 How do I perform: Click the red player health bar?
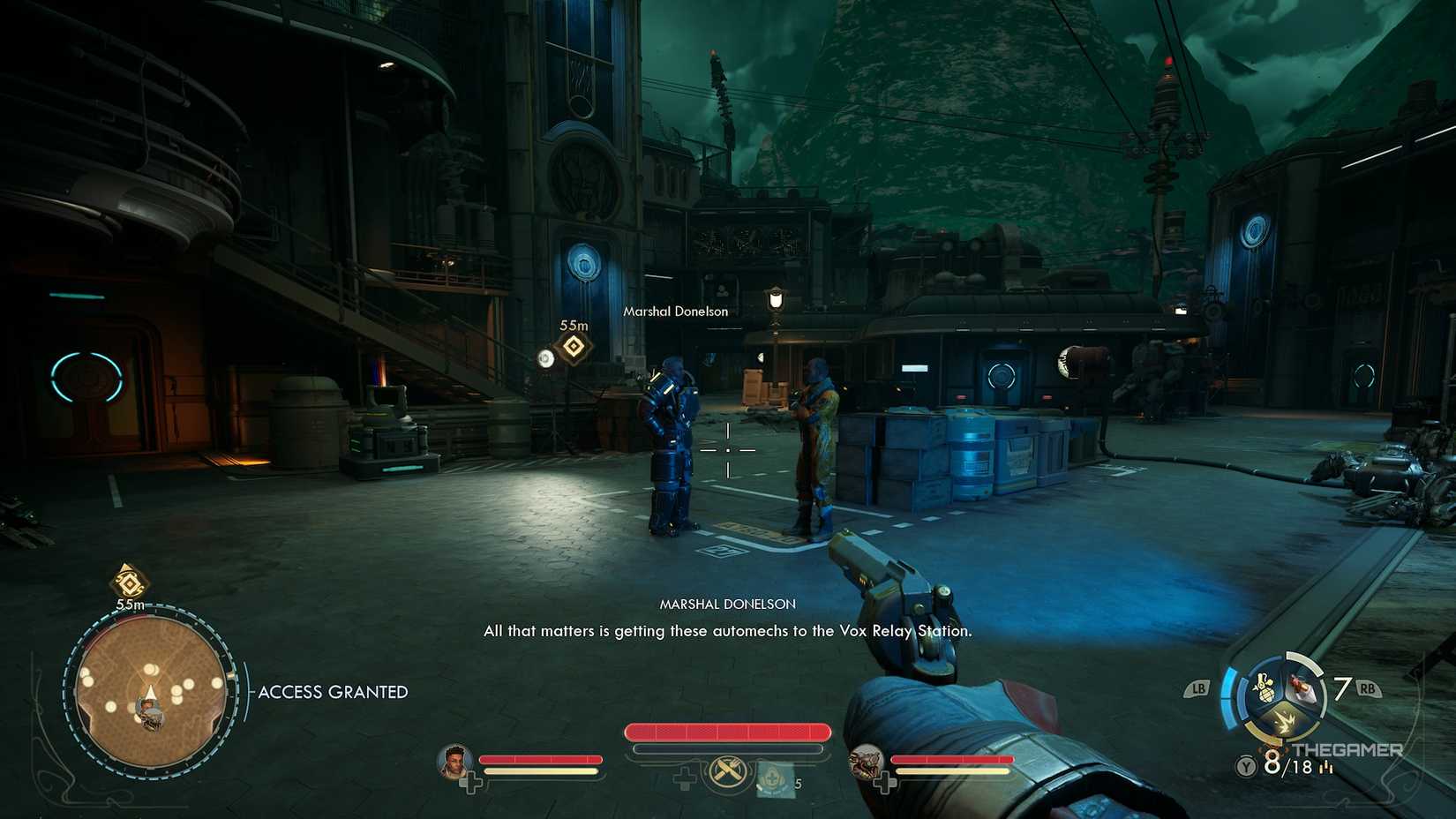point(726,732)
